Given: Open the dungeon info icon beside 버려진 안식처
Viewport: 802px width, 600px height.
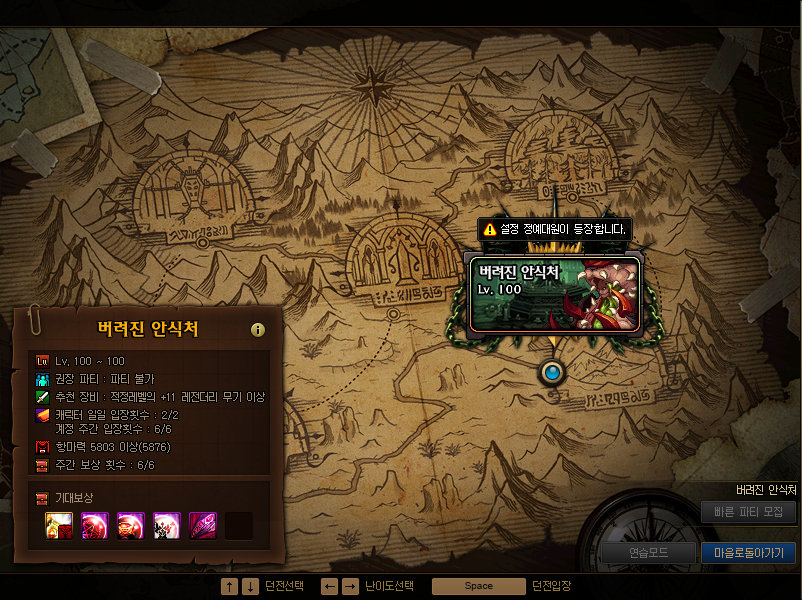Looking at the screenshot, I should 258,330.
